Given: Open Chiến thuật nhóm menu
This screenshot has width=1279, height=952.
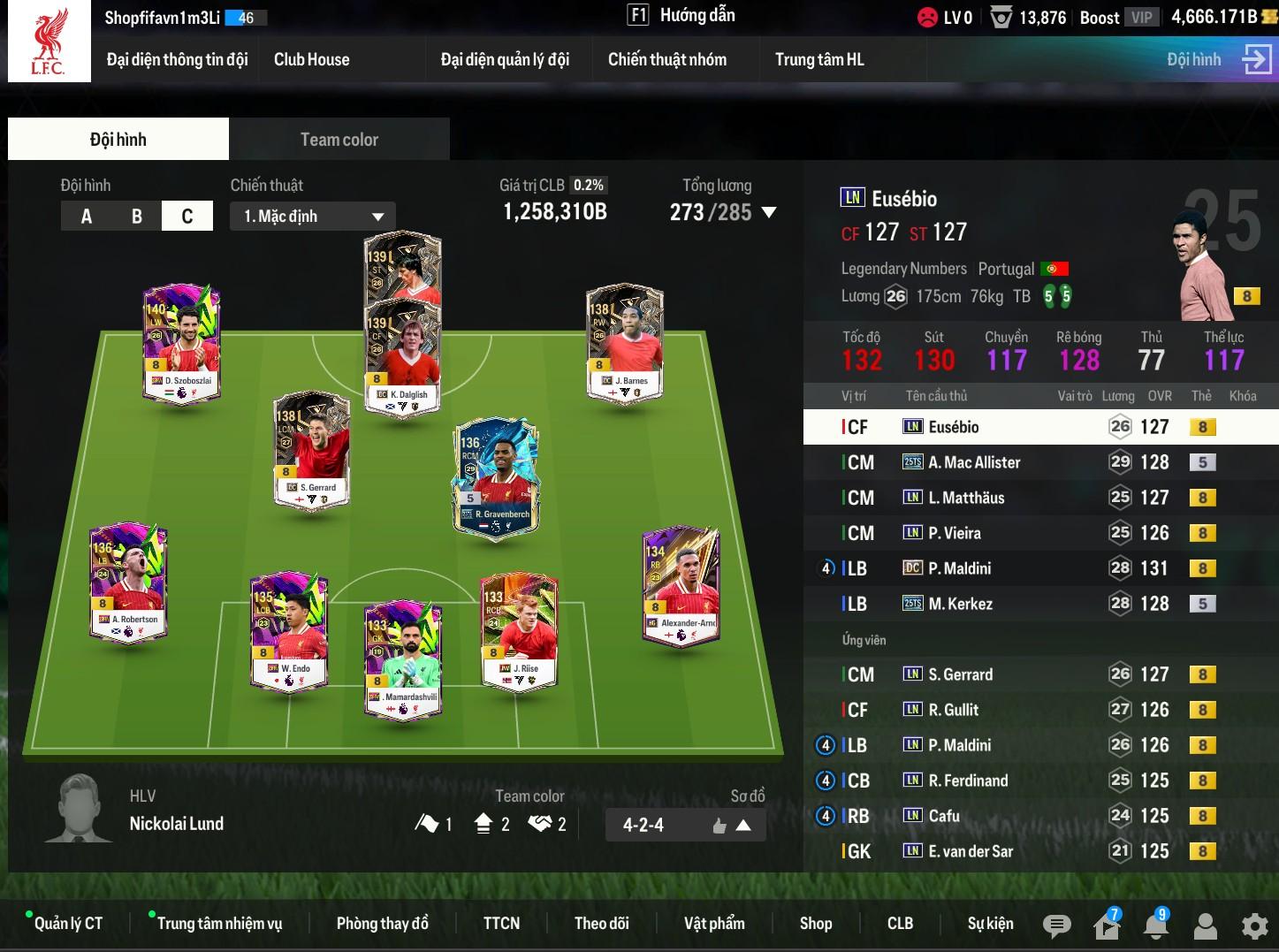Looking at the screenshot, I should pyautogui.click(x=666, y=59).
